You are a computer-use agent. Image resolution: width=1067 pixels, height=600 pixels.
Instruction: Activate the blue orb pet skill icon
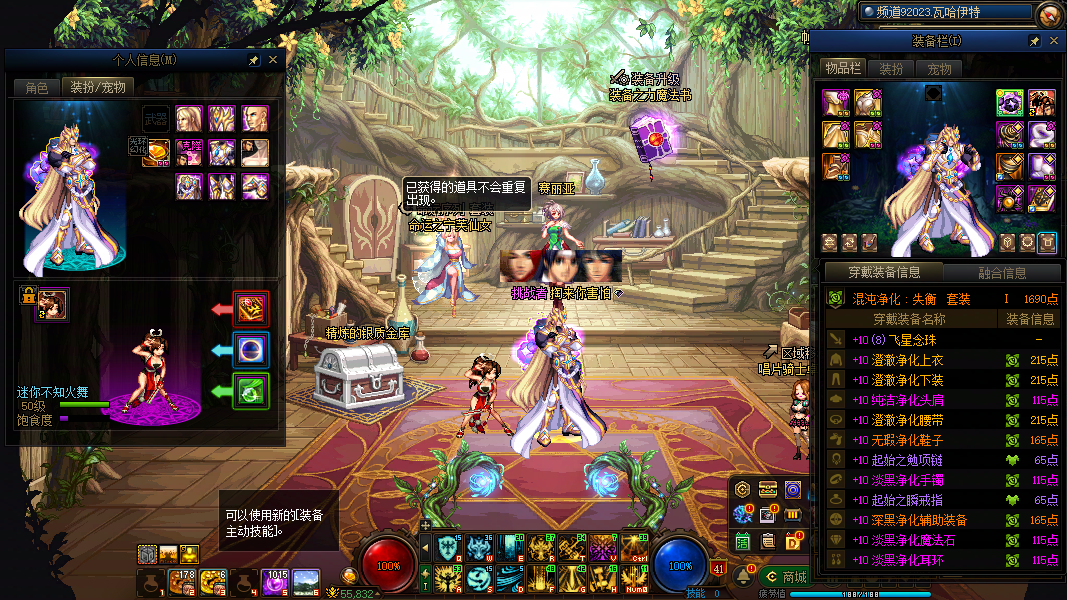coord(251,349)
